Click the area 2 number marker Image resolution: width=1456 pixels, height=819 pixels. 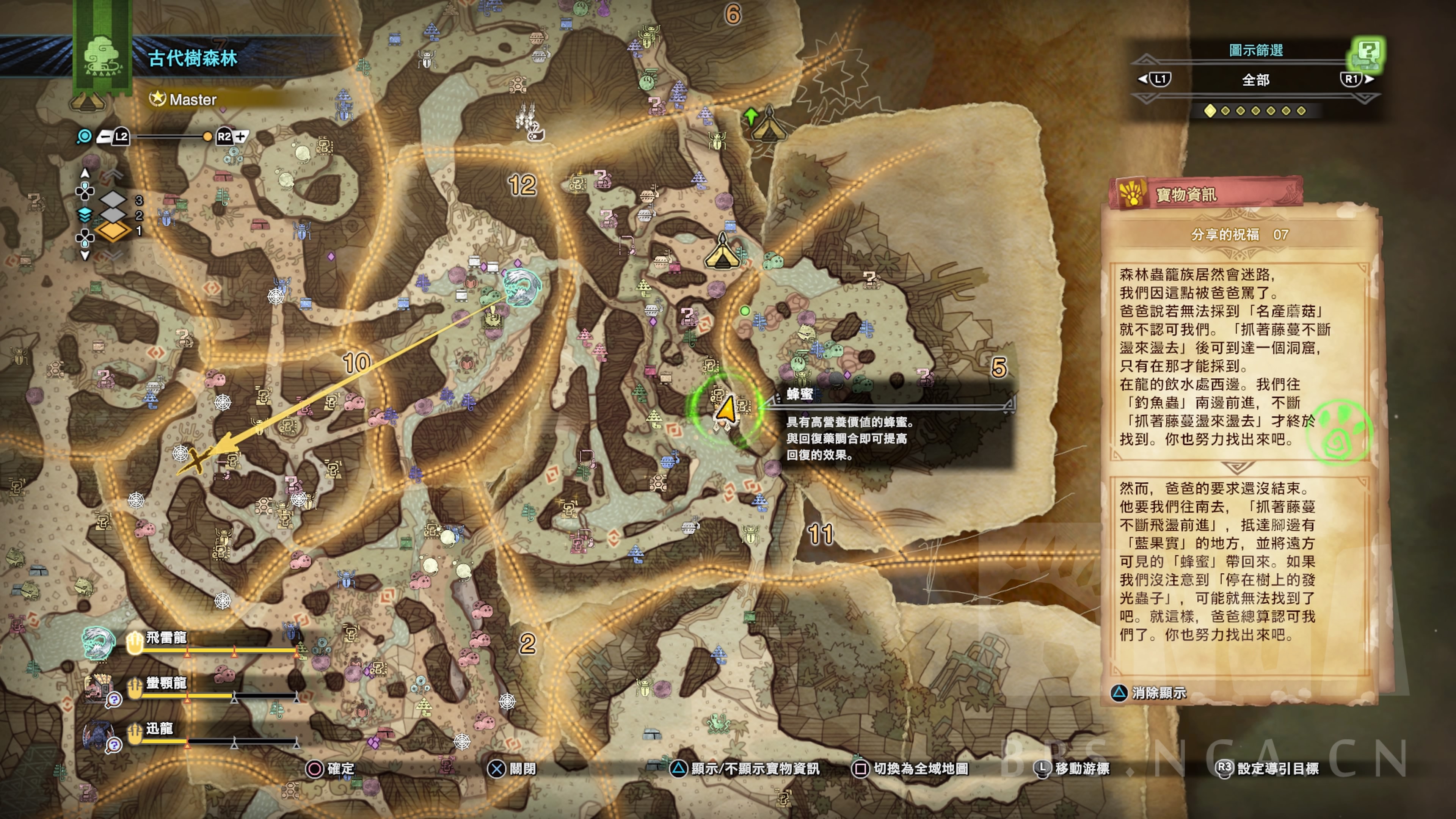pyautogui.click(x=527, y=644)
